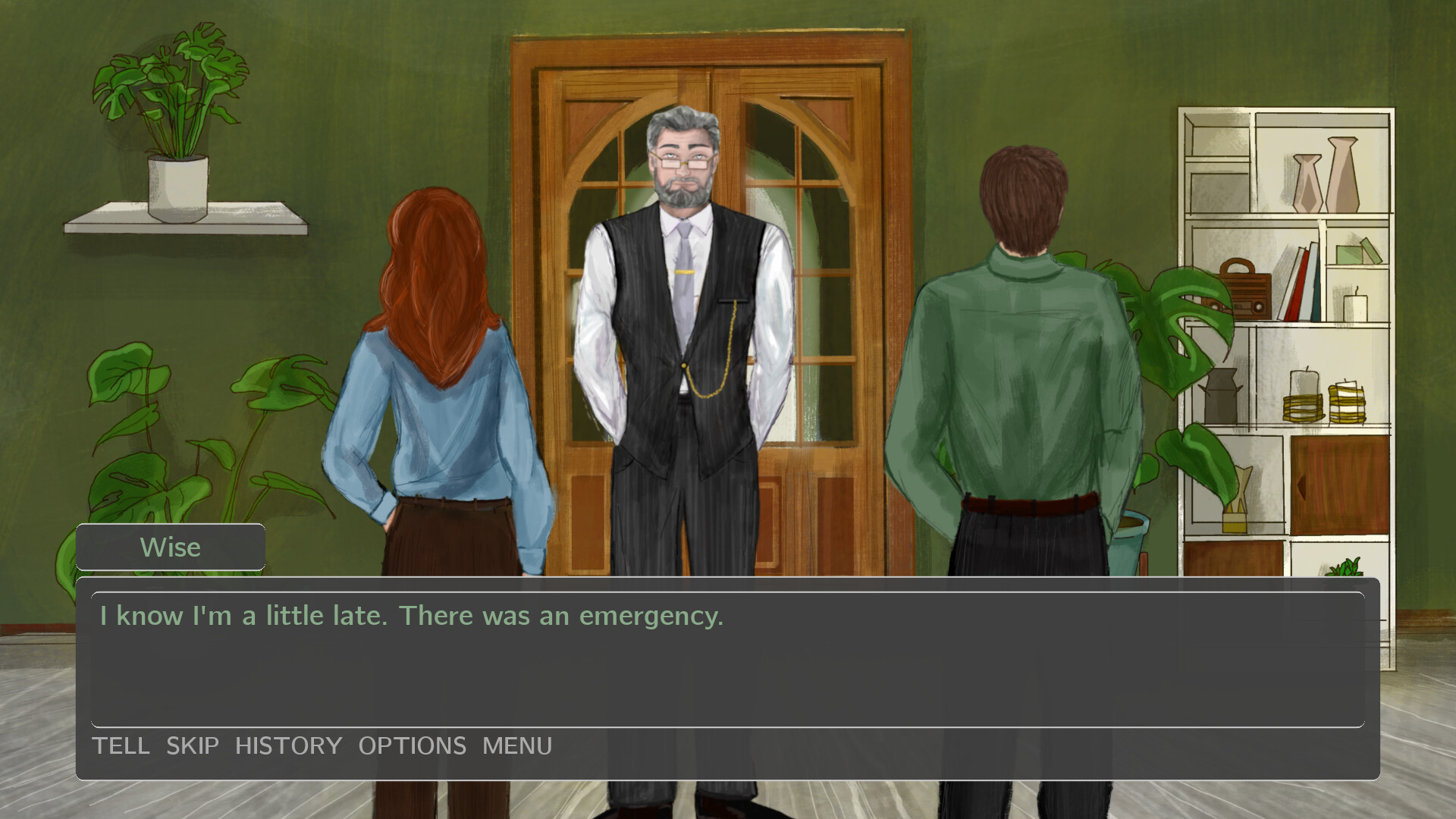Click TELL in the quick menu
This screenshot has height=819, width=1456.
coord(121,745)
